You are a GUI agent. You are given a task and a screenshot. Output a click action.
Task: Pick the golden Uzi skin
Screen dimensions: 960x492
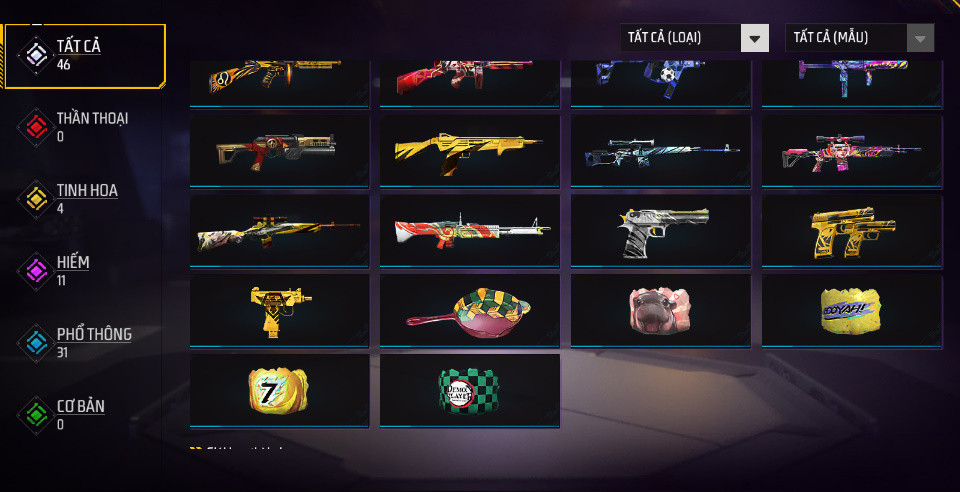279,310
